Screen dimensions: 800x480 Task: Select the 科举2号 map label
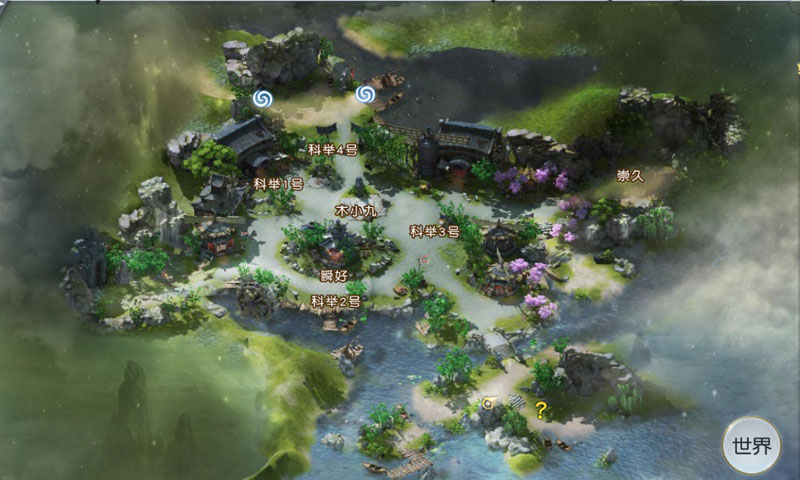[x=335, y=301]
